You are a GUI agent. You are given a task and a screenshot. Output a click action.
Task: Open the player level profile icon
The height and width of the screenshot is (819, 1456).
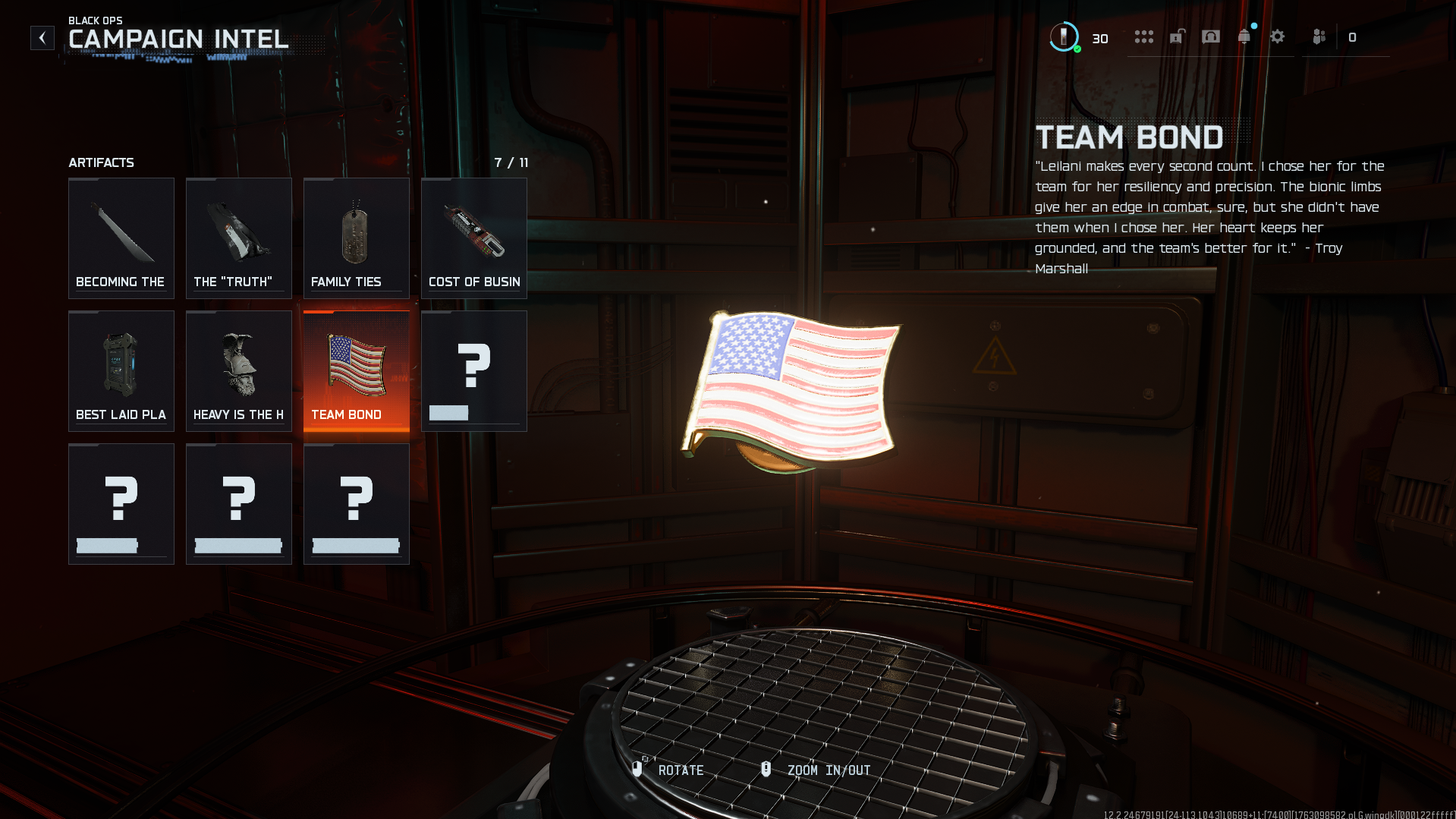(1064, 37)
